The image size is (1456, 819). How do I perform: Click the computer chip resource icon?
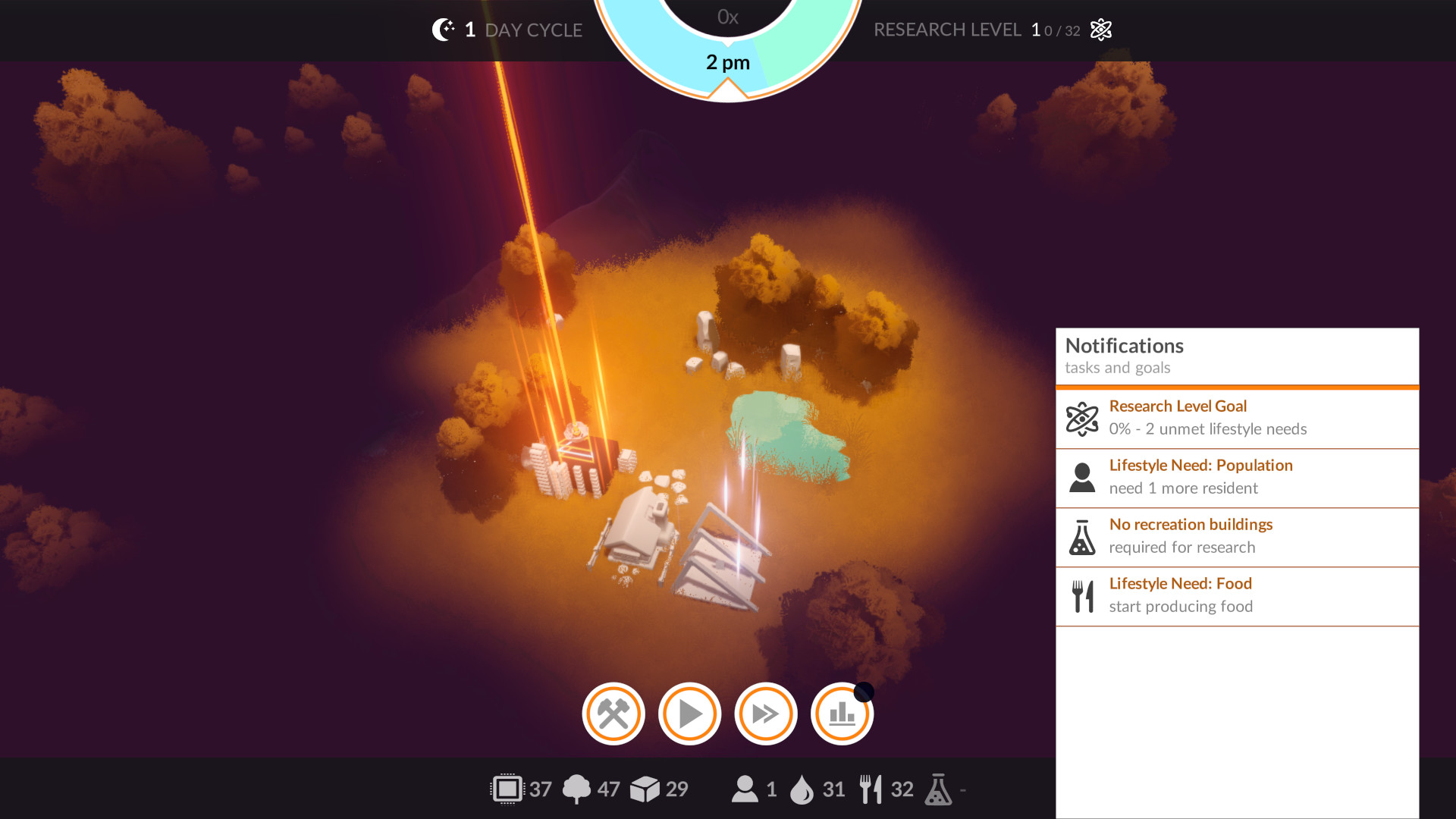(x=507, y=789)
